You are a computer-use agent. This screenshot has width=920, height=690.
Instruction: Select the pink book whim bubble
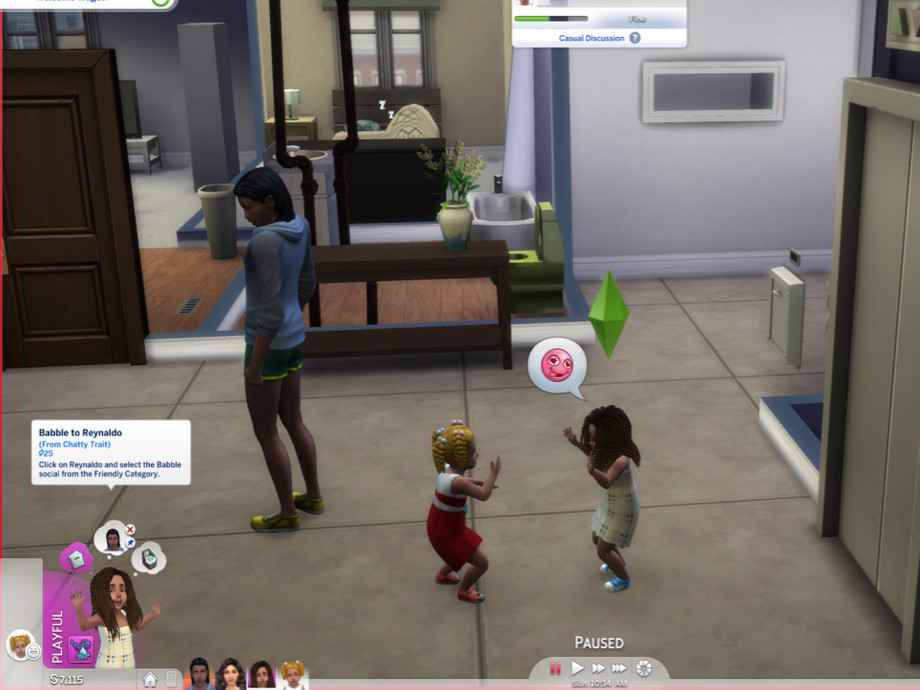pos(77,557)
